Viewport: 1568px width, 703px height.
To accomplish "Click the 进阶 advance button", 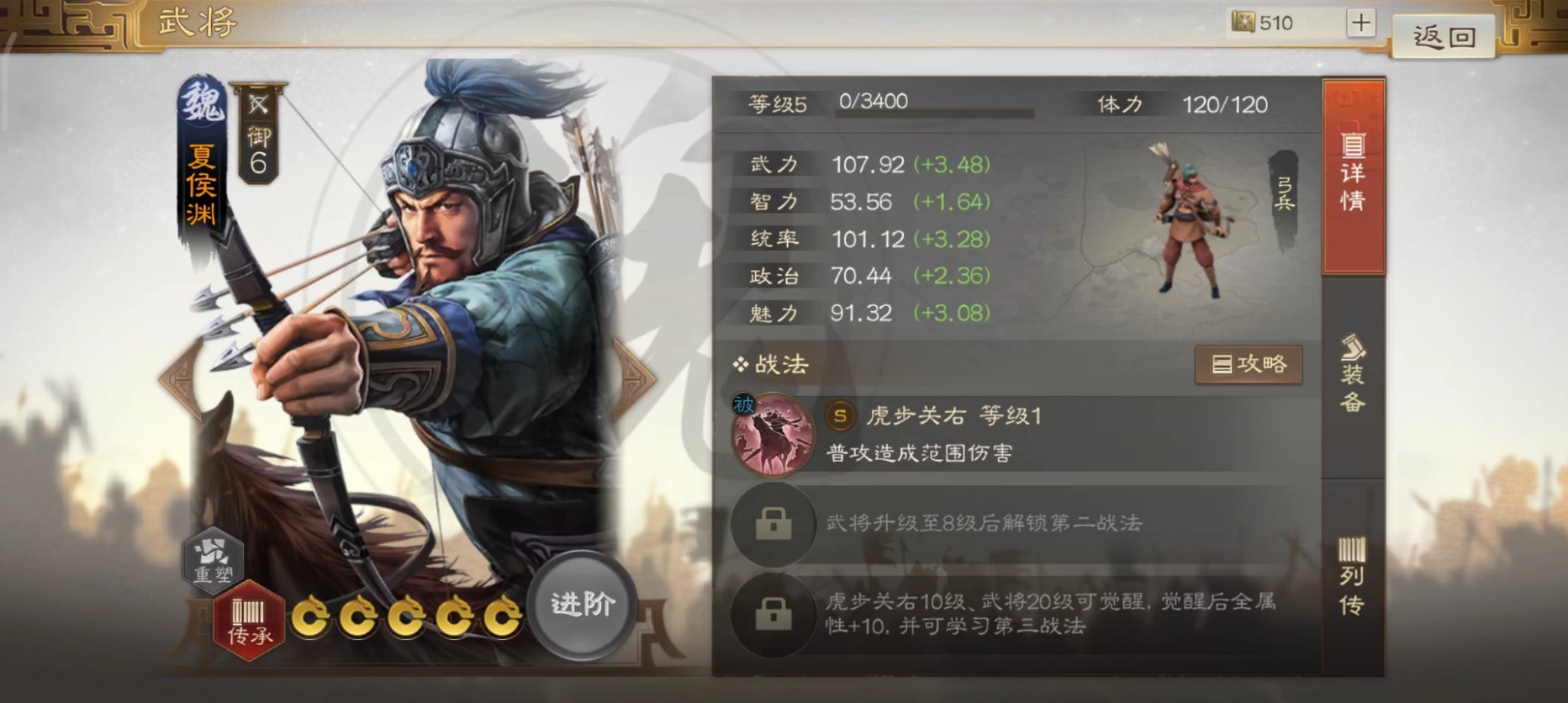I will tap(582, 604).
